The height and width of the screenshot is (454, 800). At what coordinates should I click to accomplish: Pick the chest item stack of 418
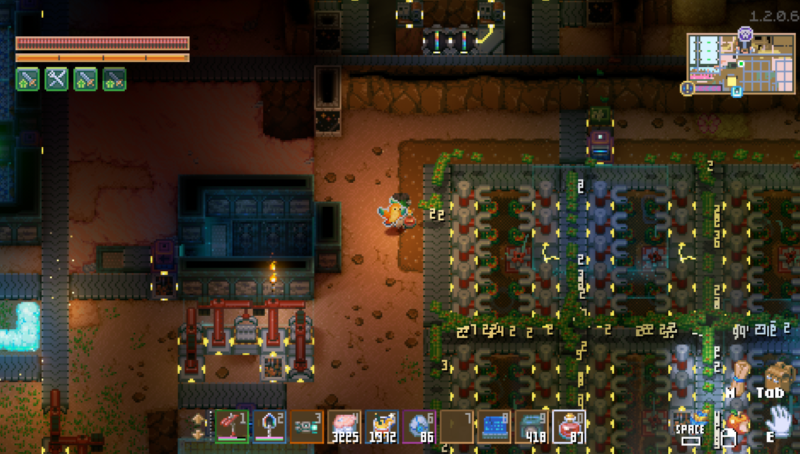click(531, 426)
